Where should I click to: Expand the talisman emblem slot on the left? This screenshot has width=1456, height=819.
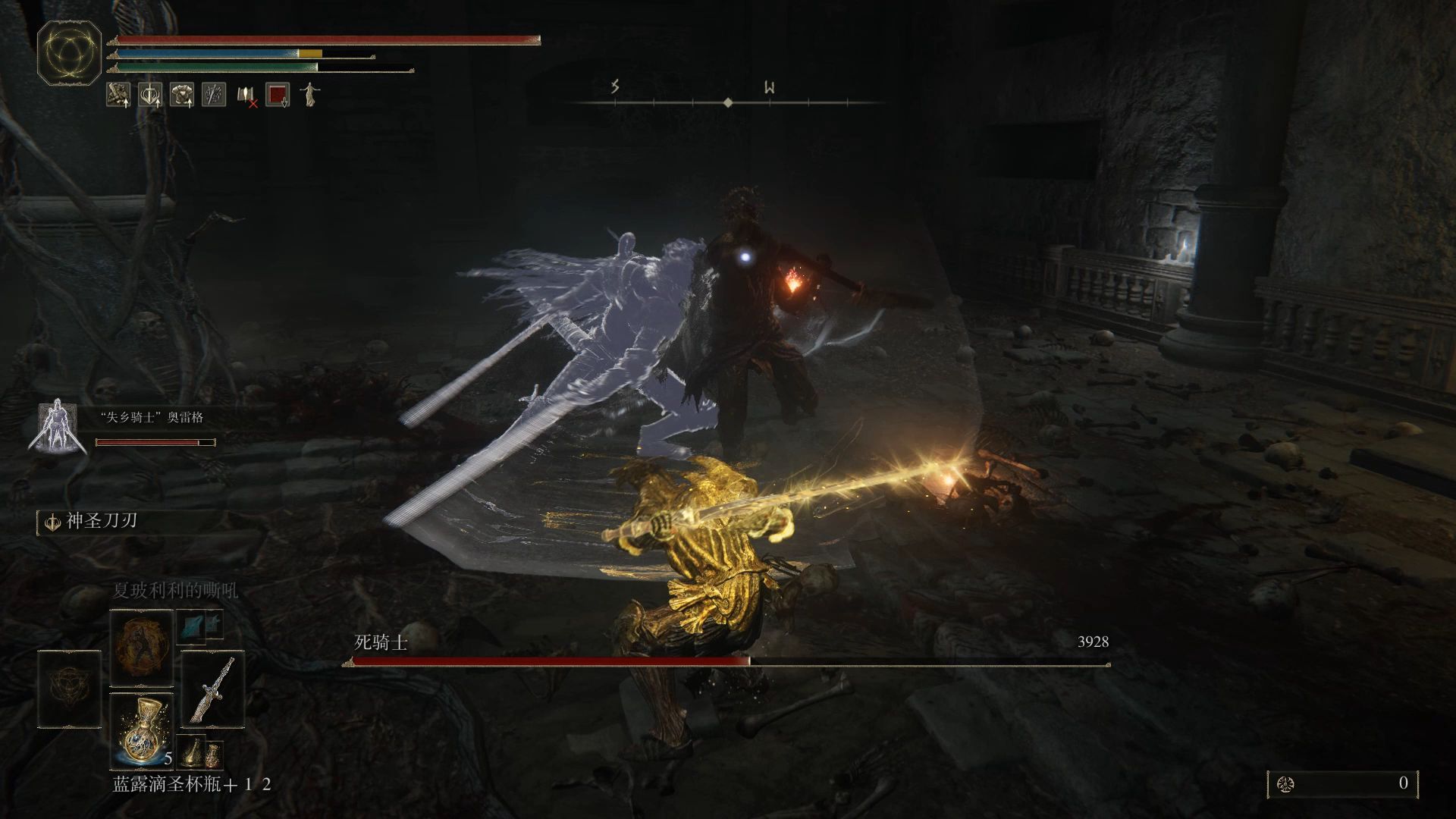pos(69,688)
